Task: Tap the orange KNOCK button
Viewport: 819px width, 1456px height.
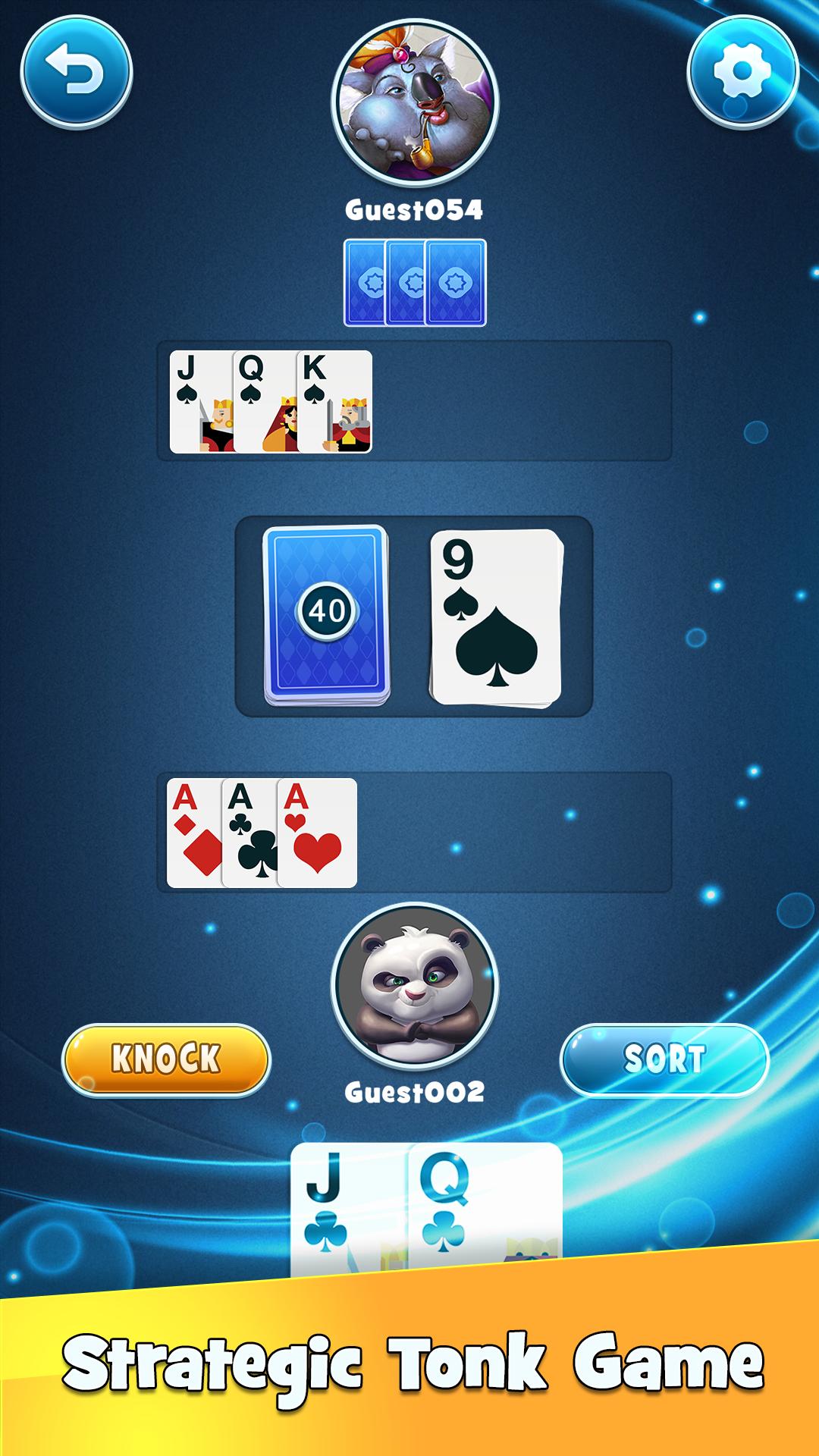Action: tap(166, 1059)
